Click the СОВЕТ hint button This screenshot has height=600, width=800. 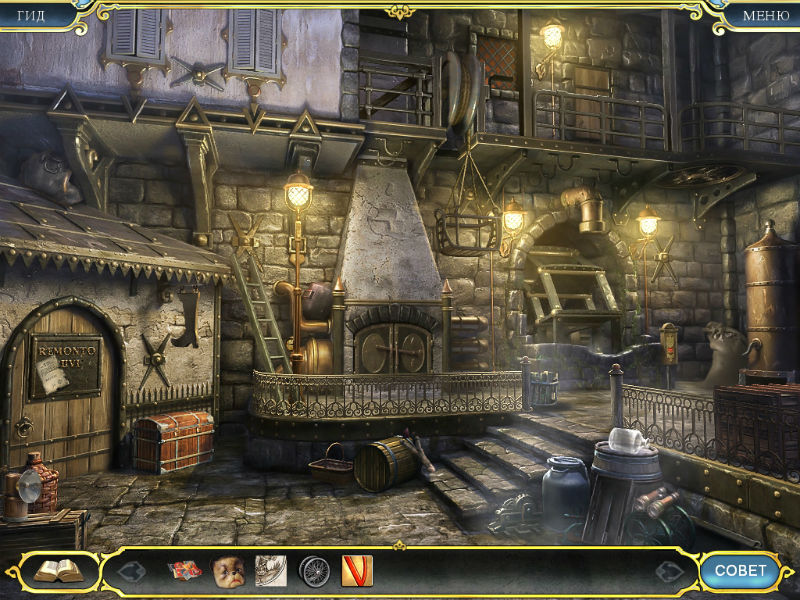point(740,571)
